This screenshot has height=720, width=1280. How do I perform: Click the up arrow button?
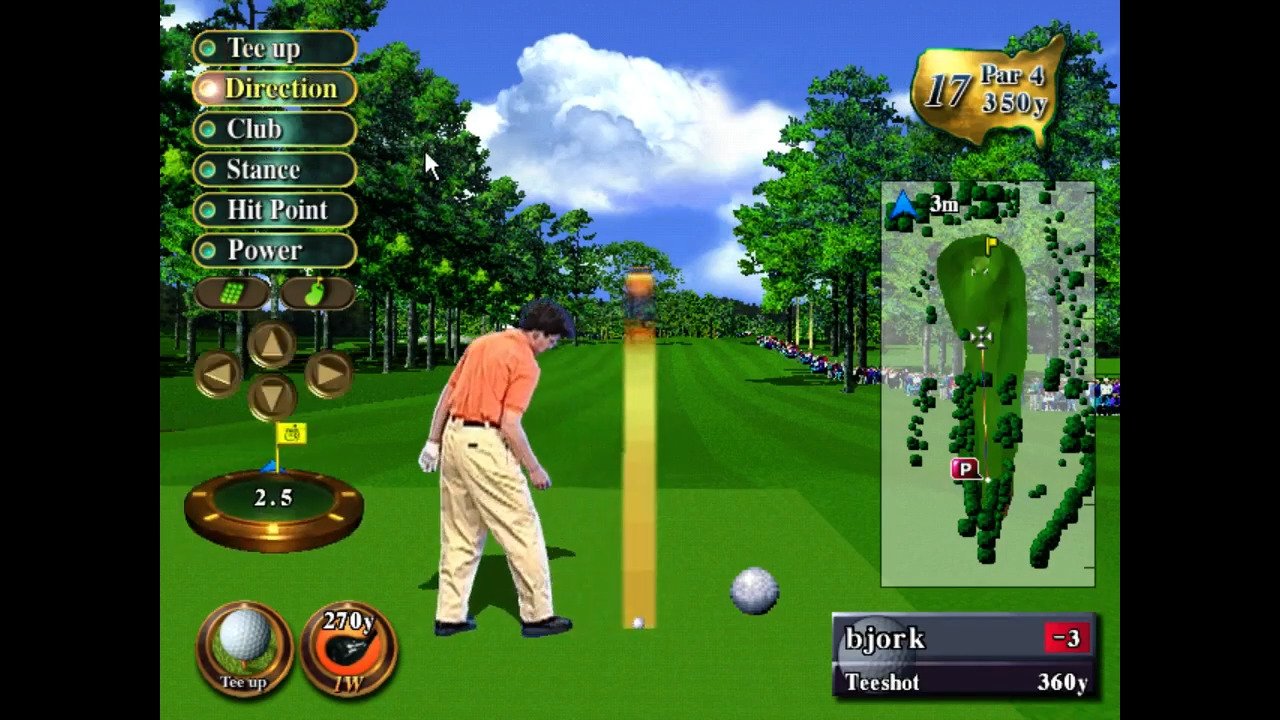click(x=271, y=345)
